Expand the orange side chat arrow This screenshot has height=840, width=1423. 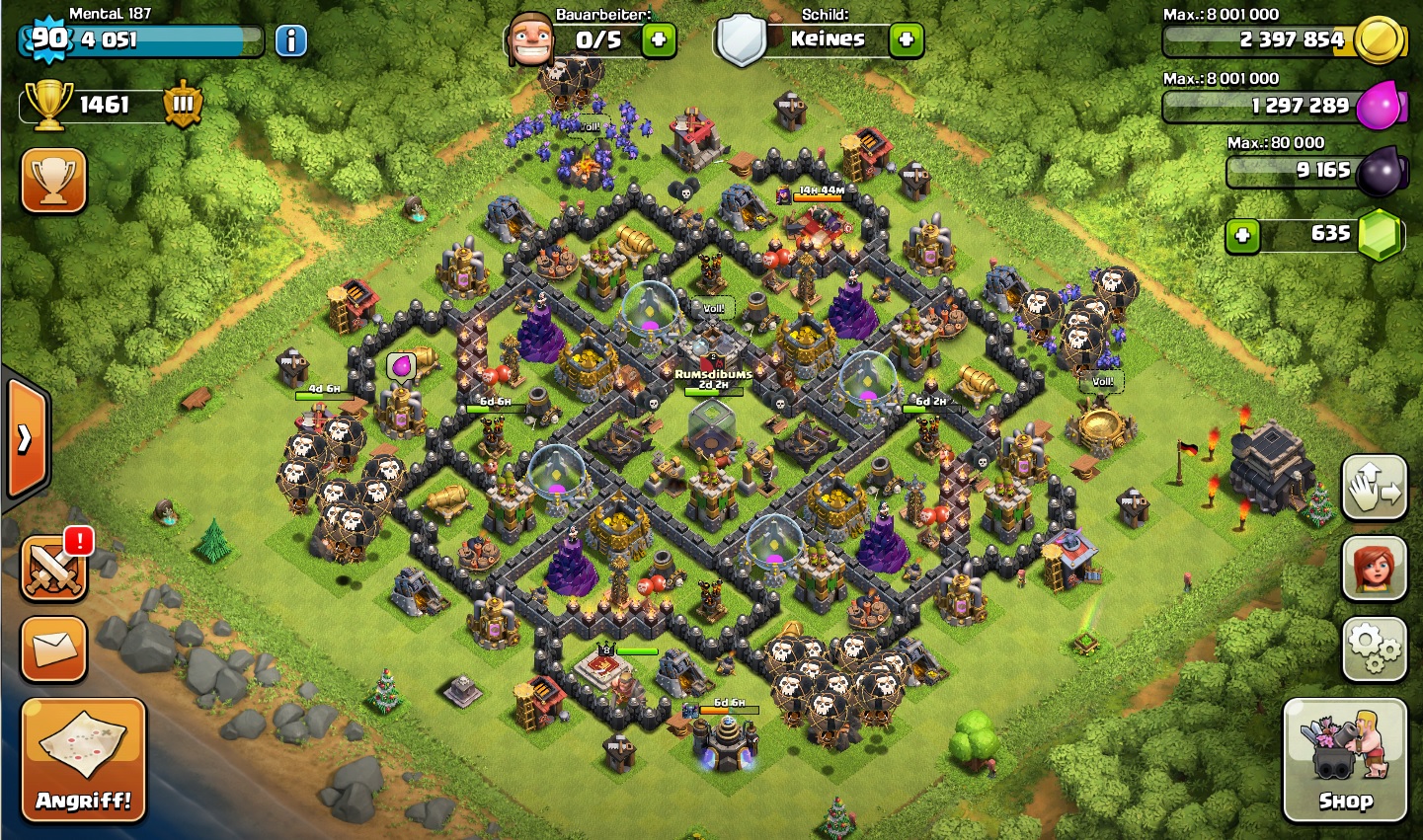(26, 437)
